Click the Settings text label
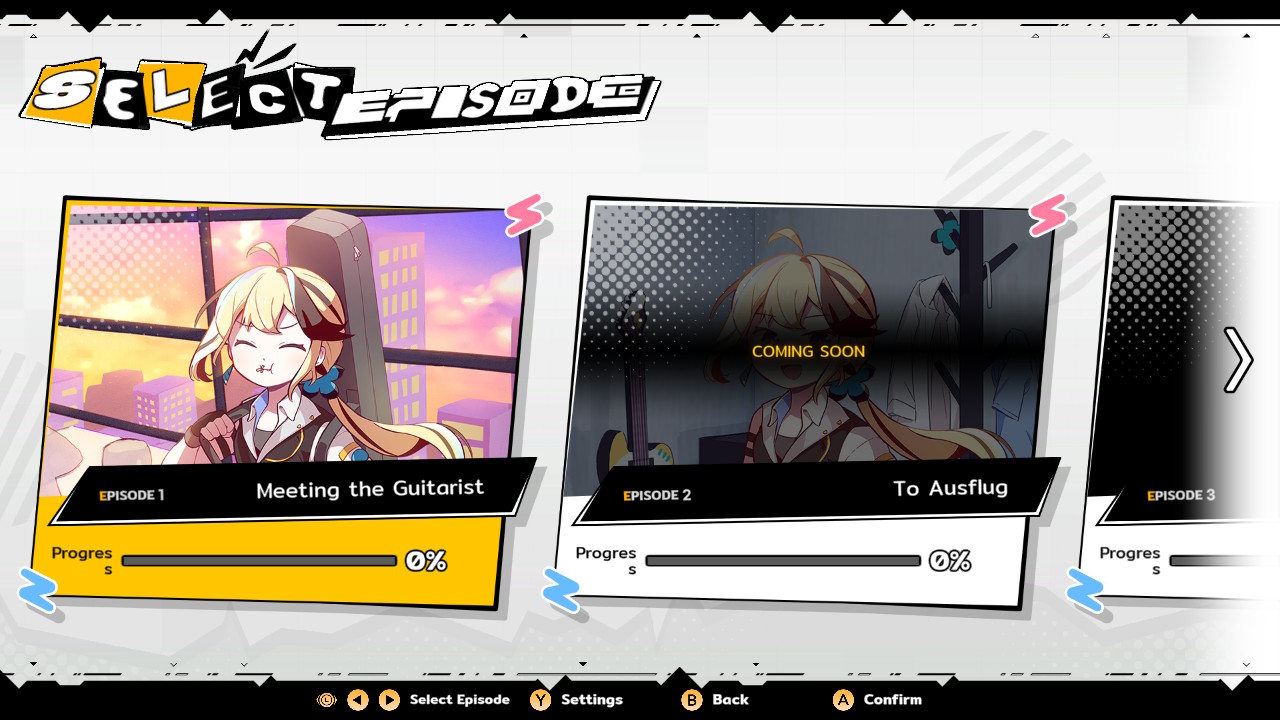 (x=590, y=700)
